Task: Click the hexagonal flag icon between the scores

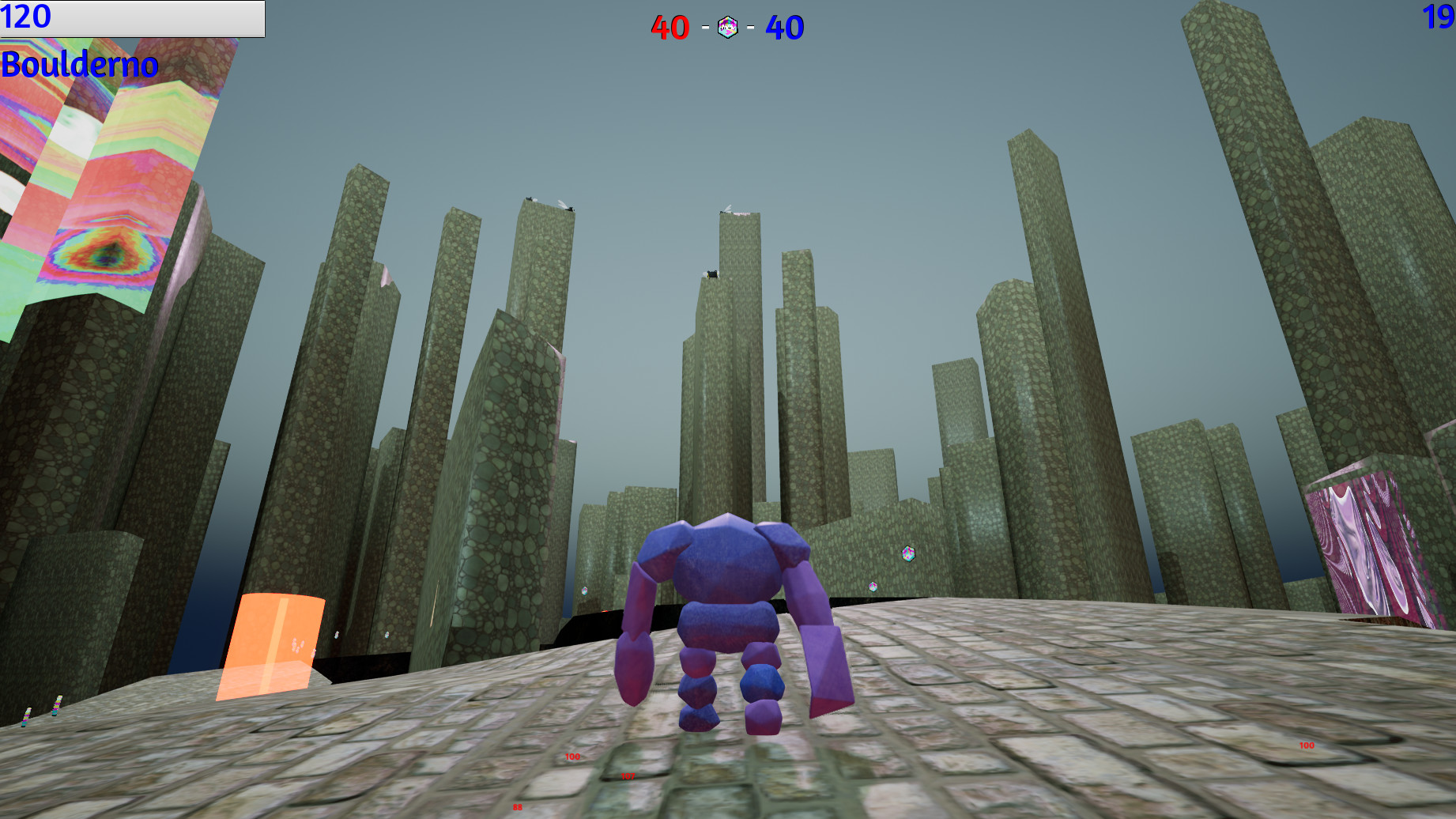Action: (x=727, y=26)
